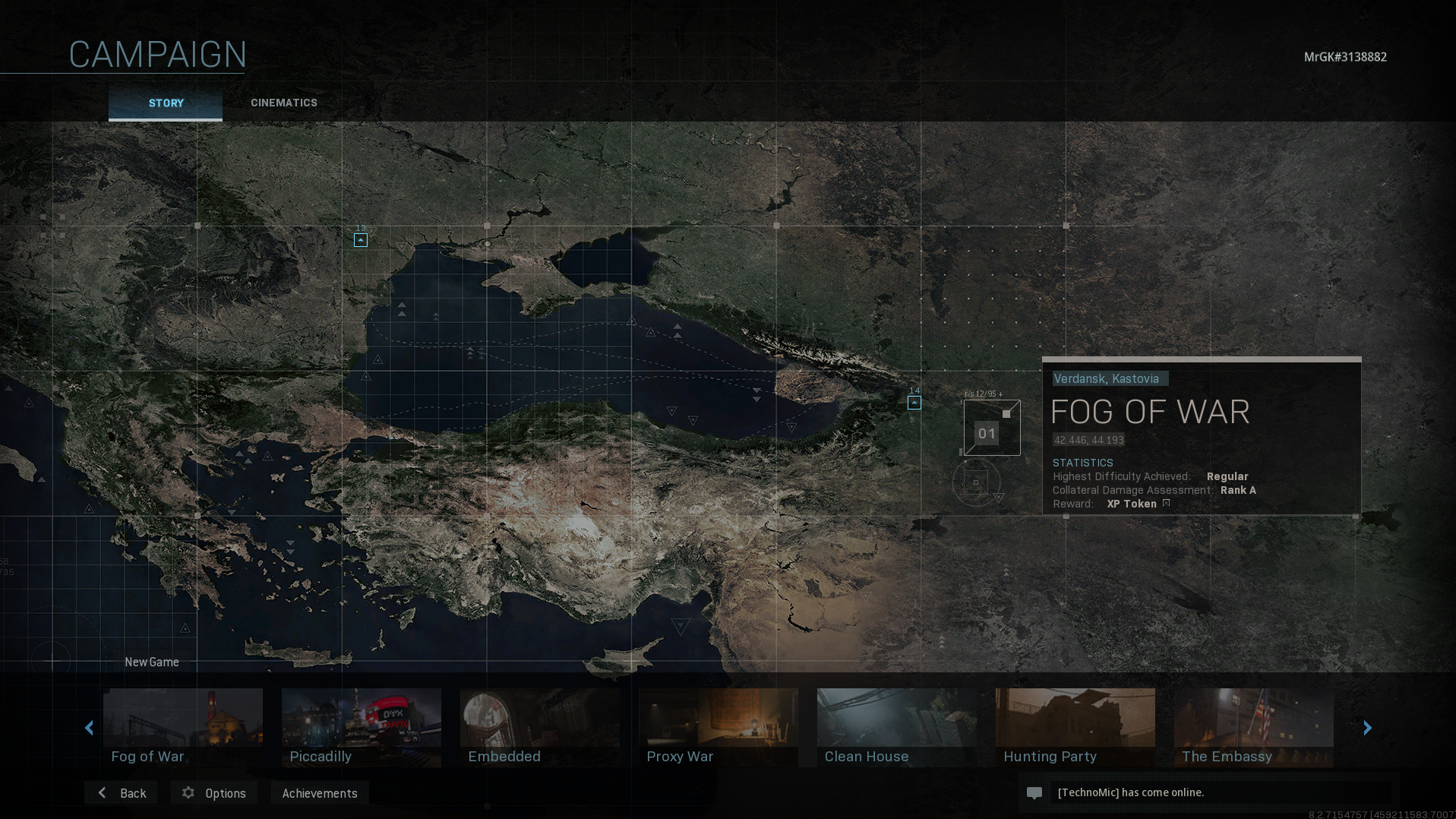This screenshot has width=1456, height=819.
Task: View the Achievements list
Action: tap(320, 793)
